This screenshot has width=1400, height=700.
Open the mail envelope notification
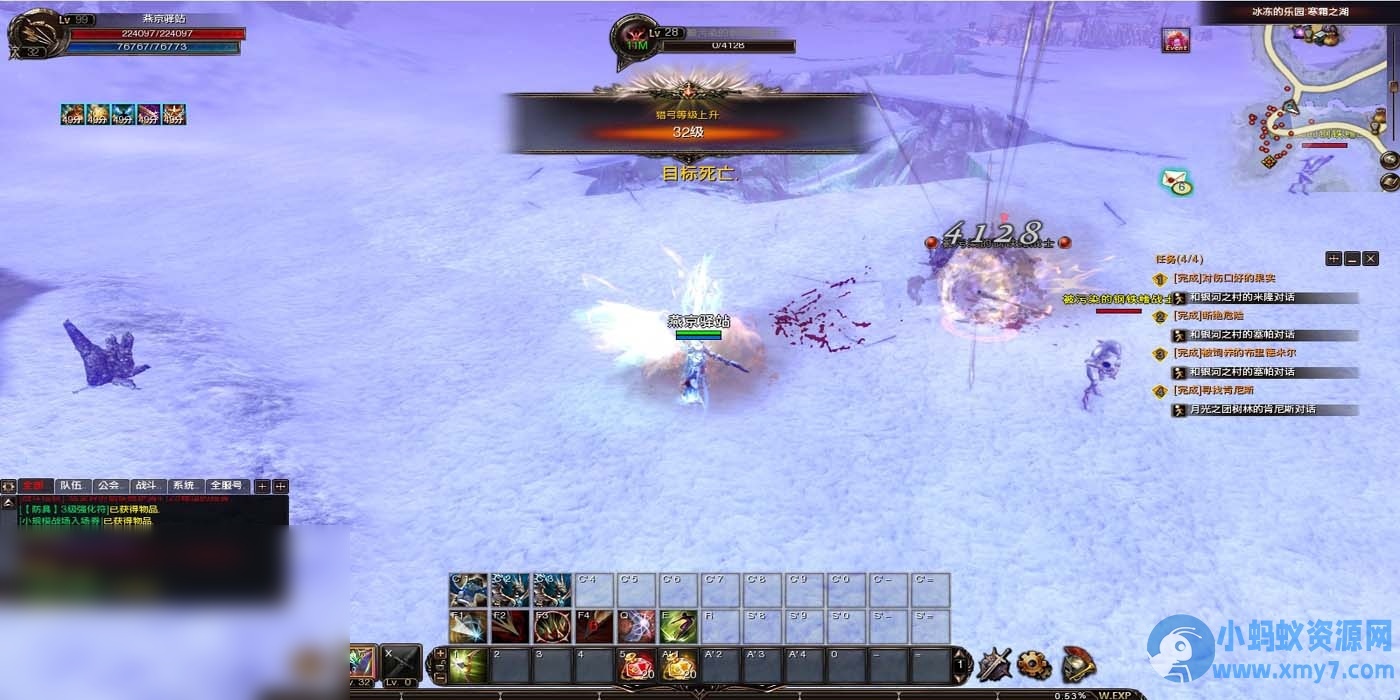[x=1176, y=181]
